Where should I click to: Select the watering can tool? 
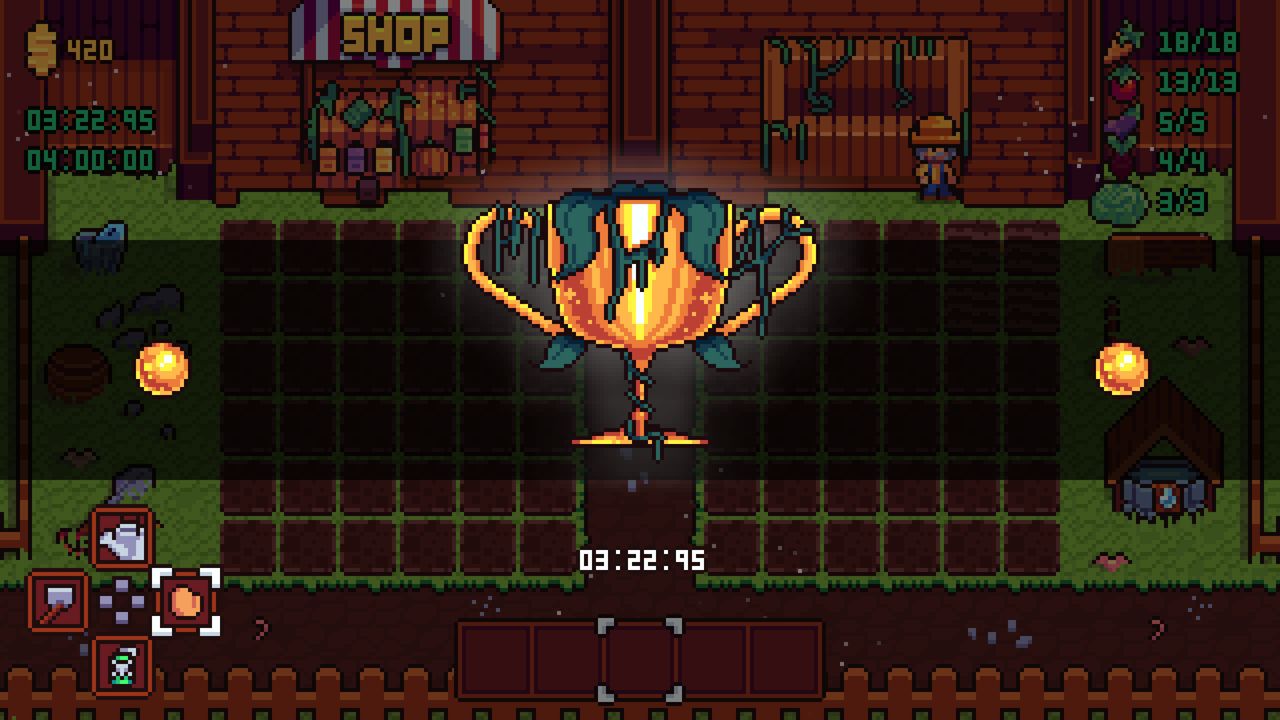click(122, 534)
